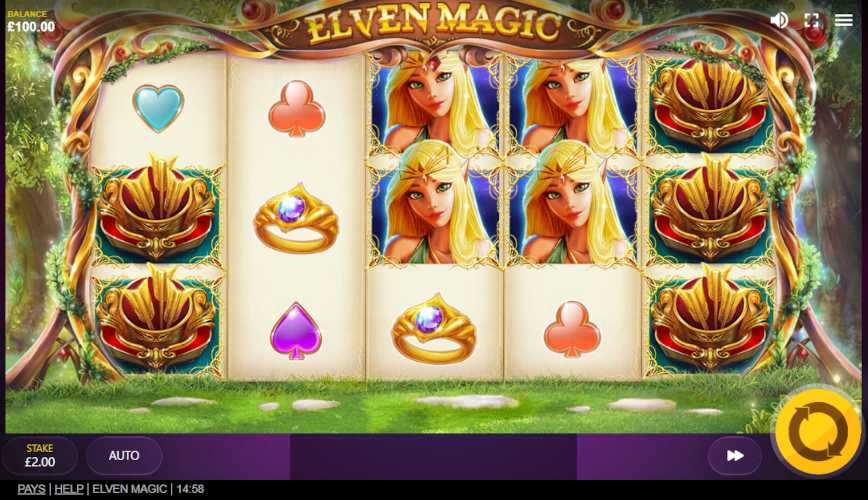The height and width of the screenshot is (500, 868).
Task: Open the Auto spin options
Action: [x=124, y=456]
